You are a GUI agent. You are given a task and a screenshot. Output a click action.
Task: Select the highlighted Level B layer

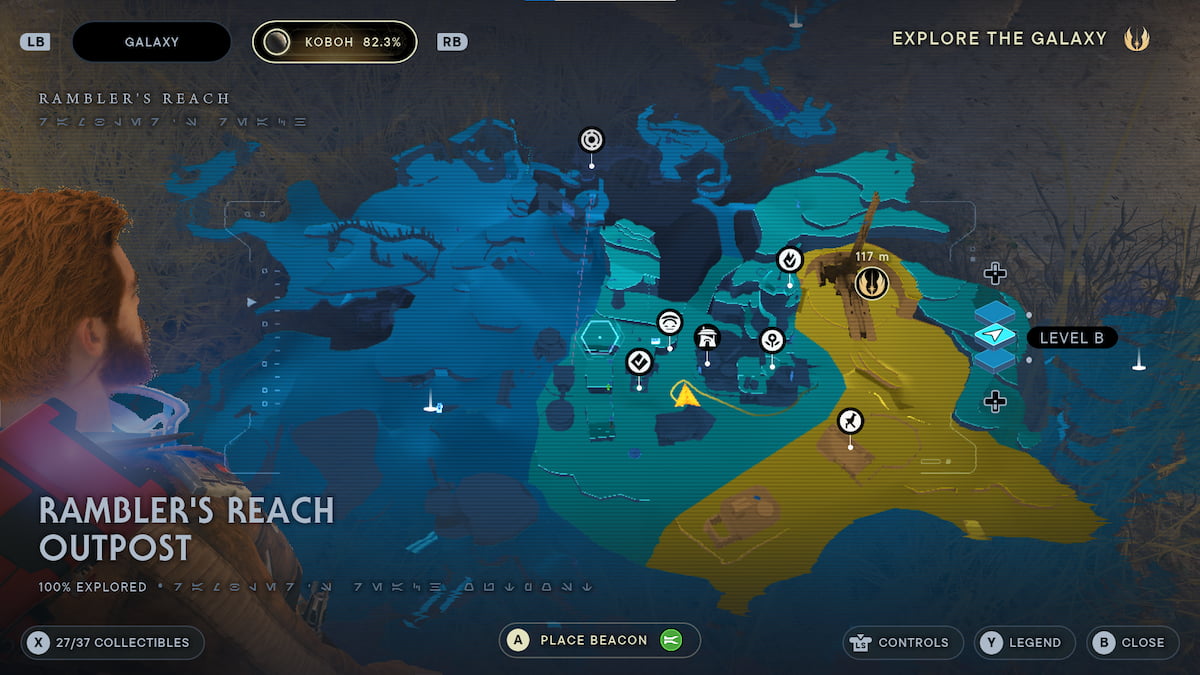[995, 336]
